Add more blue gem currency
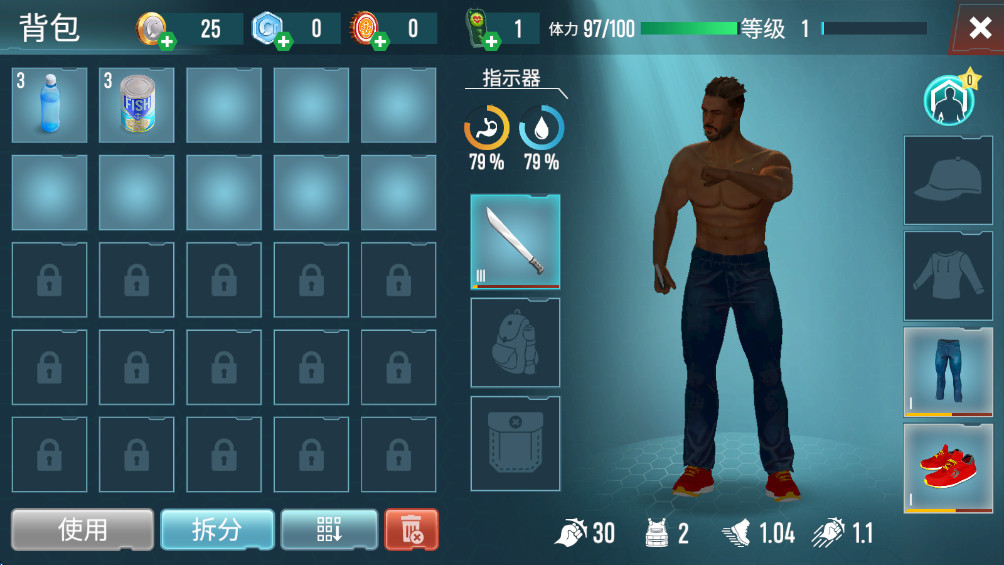The image size is (1004, 565). click(284, 41)
